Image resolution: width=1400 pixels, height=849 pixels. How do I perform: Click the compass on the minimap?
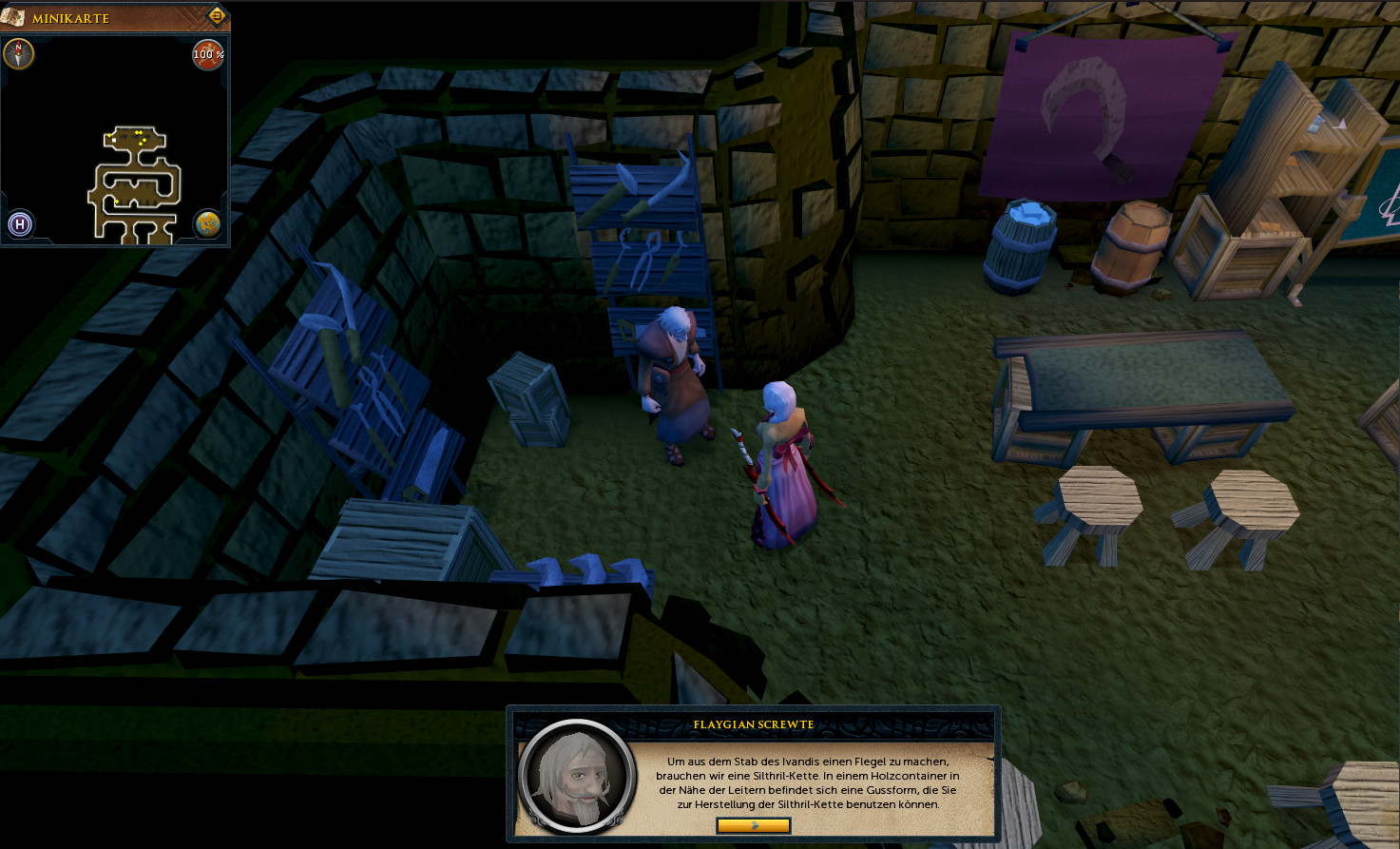click(x=18, y=53)
